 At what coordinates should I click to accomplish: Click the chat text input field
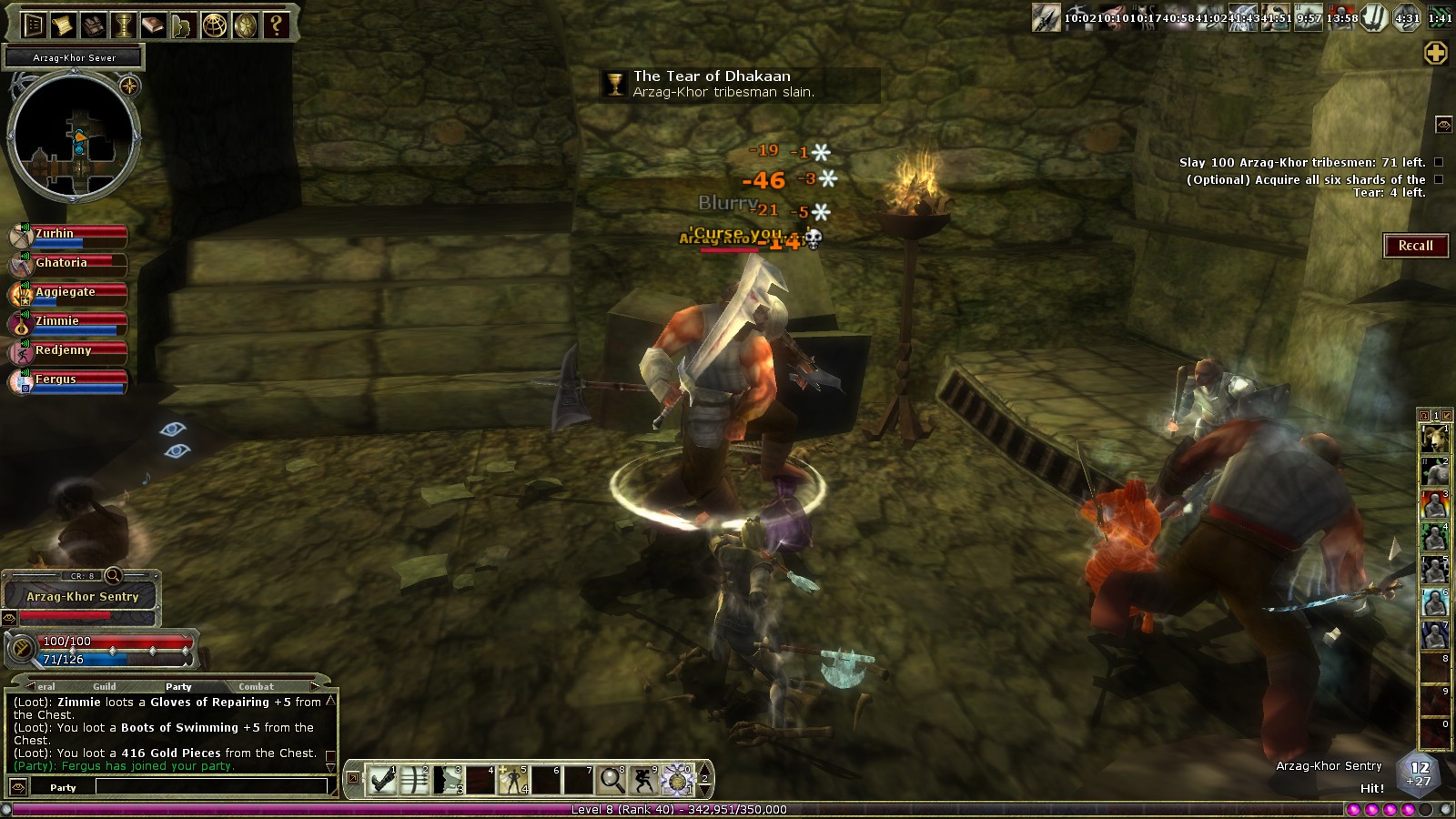pos(211,787)
